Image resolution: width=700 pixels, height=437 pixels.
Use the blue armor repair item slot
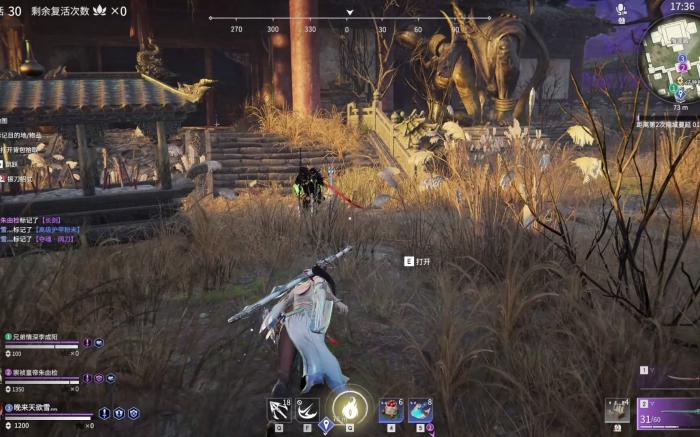[x=420, y=408]
